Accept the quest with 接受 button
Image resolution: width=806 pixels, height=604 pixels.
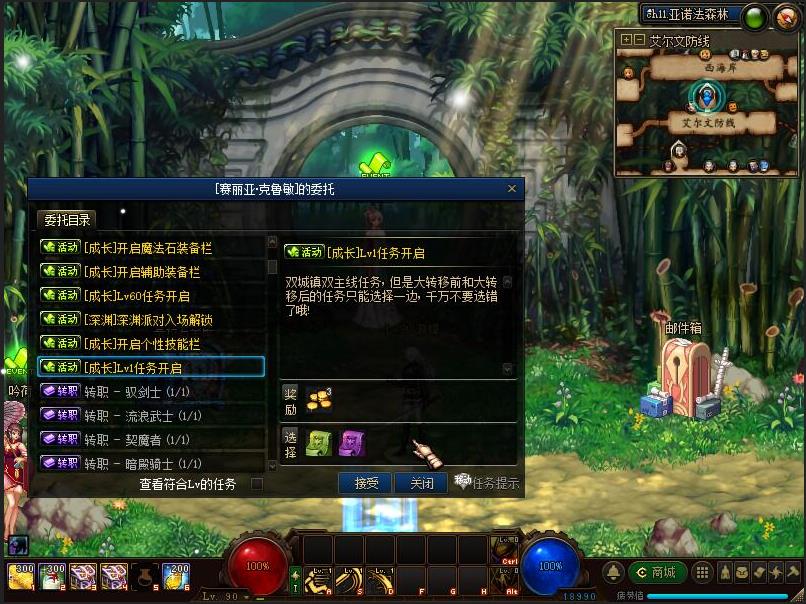pos(365,483)
